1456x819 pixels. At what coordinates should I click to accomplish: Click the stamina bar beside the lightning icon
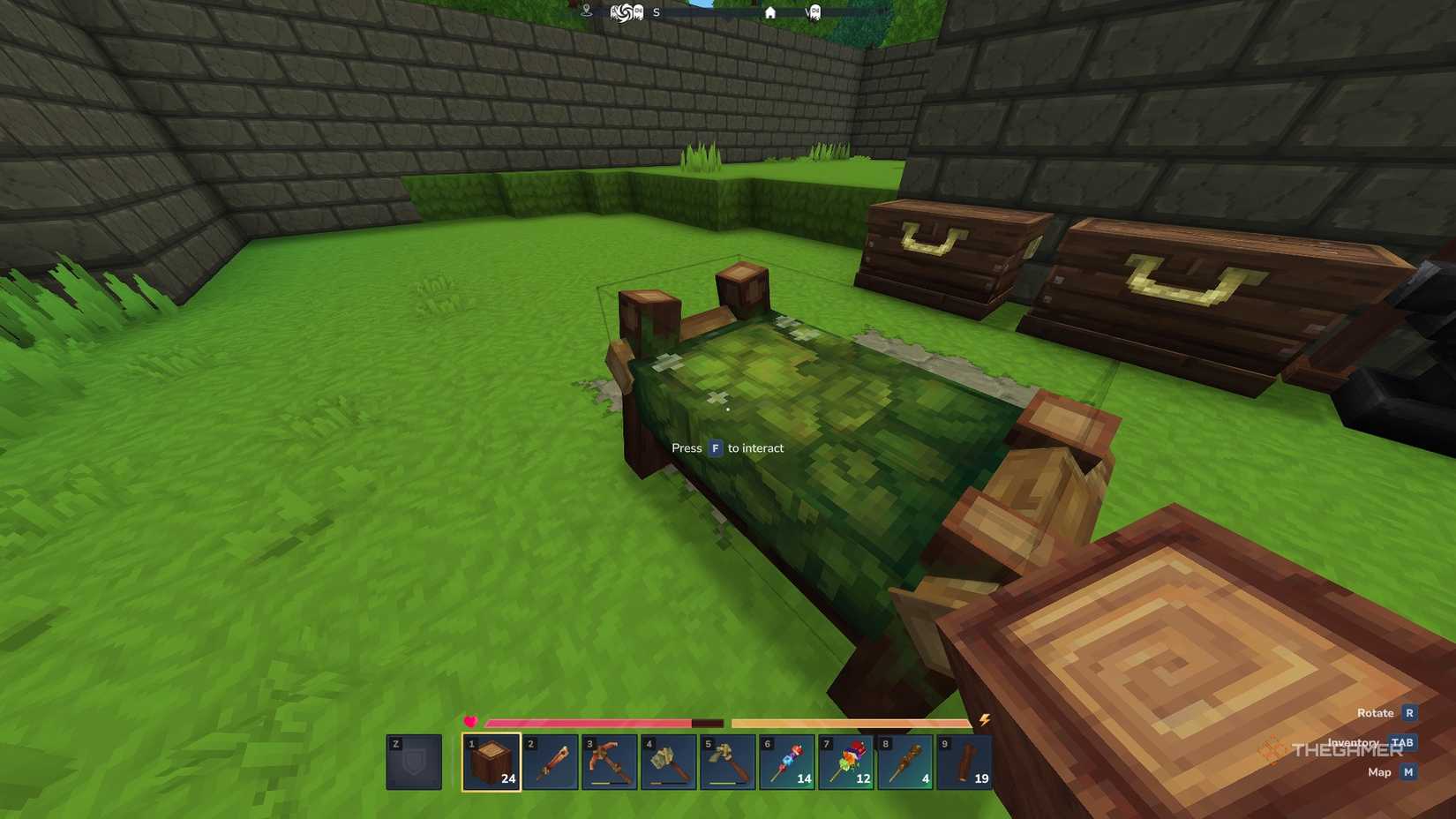tap(847, 722)
